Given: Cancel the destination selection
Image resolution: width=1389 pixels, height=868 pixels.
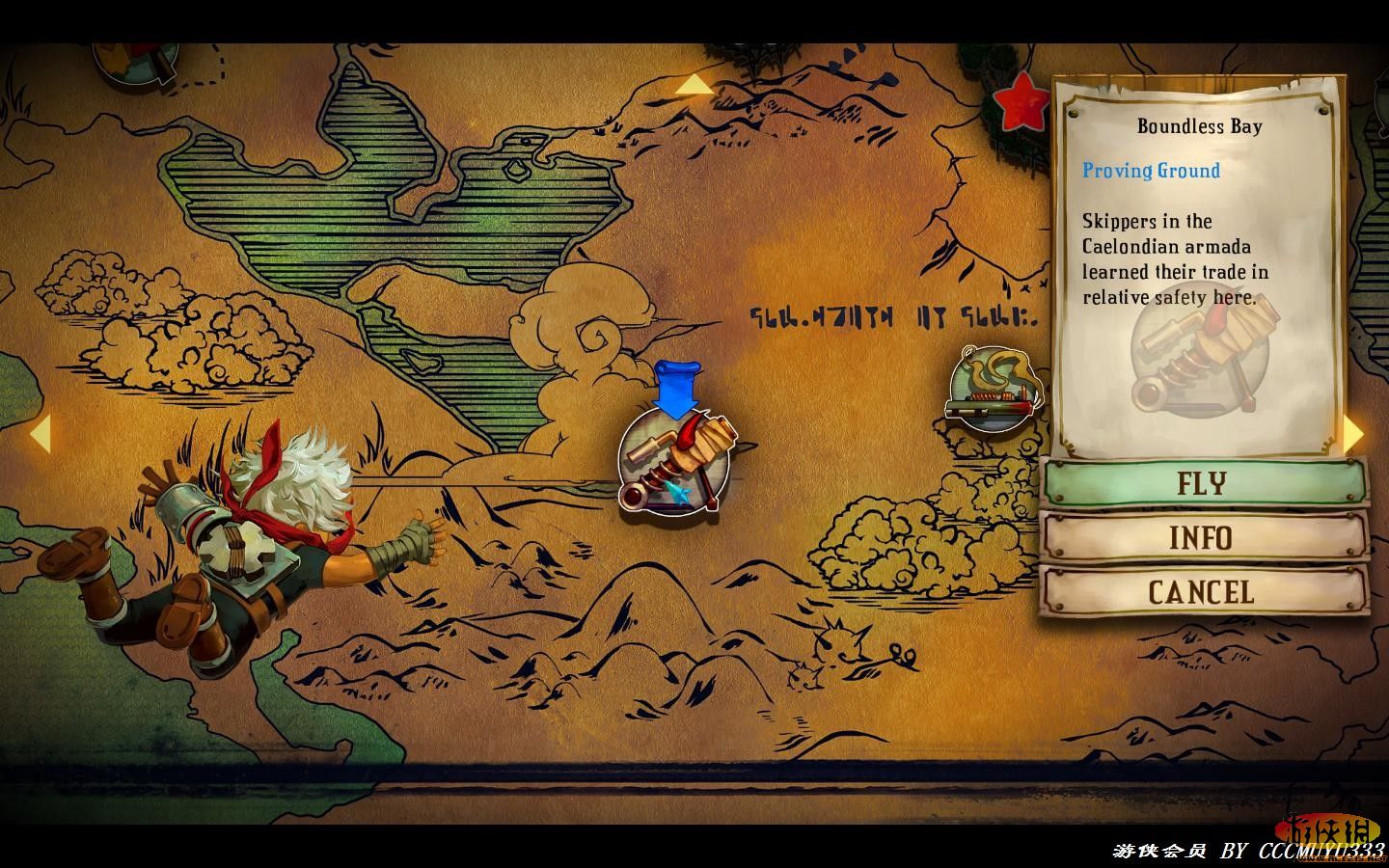Looking at the screenshot, I should coord(1203,591).
